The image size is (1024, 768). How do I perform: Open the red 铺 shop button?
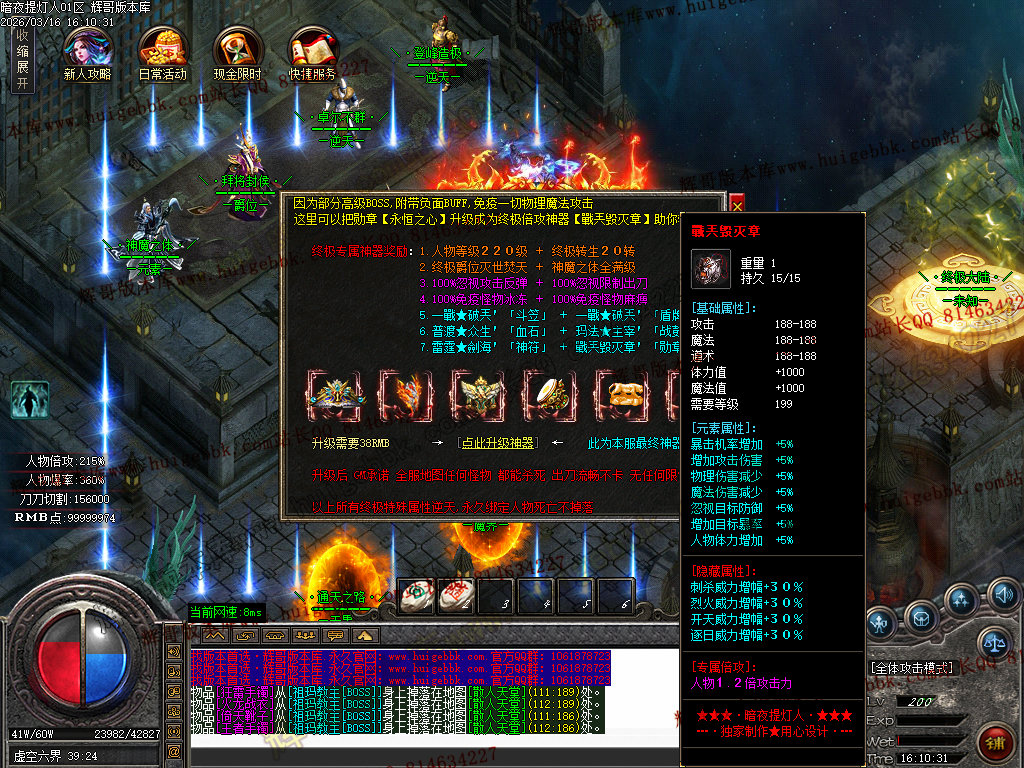(x=996, y=741)
